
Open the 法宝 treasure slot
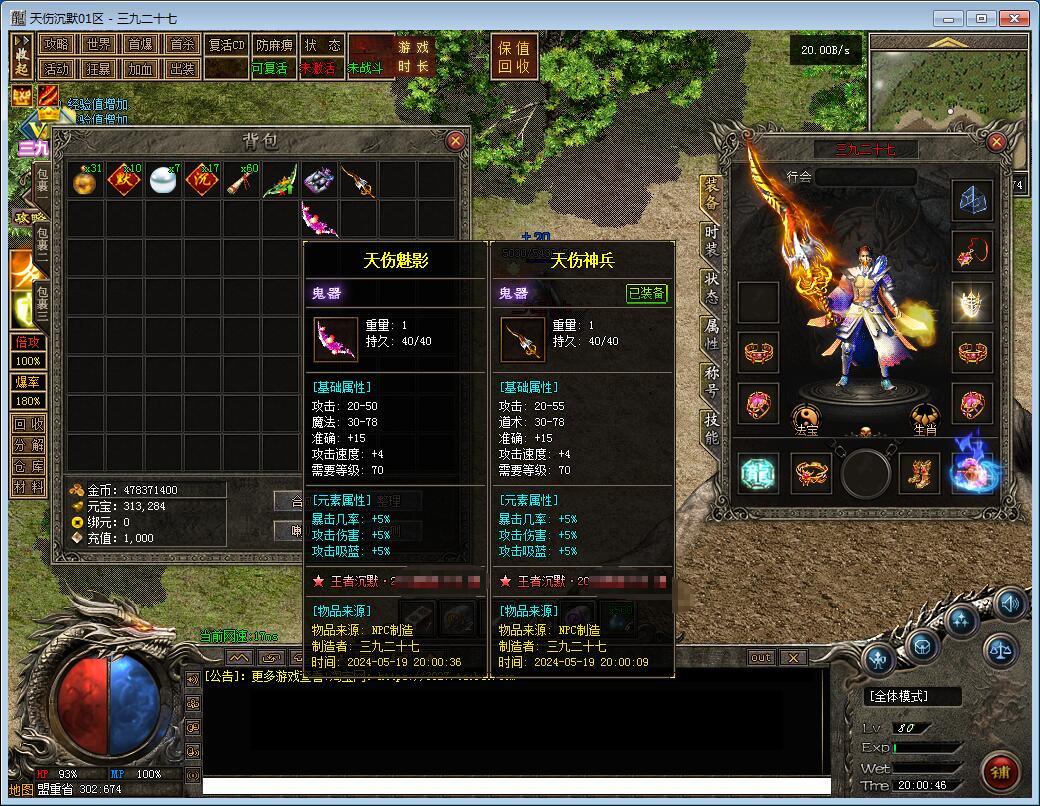806,418
